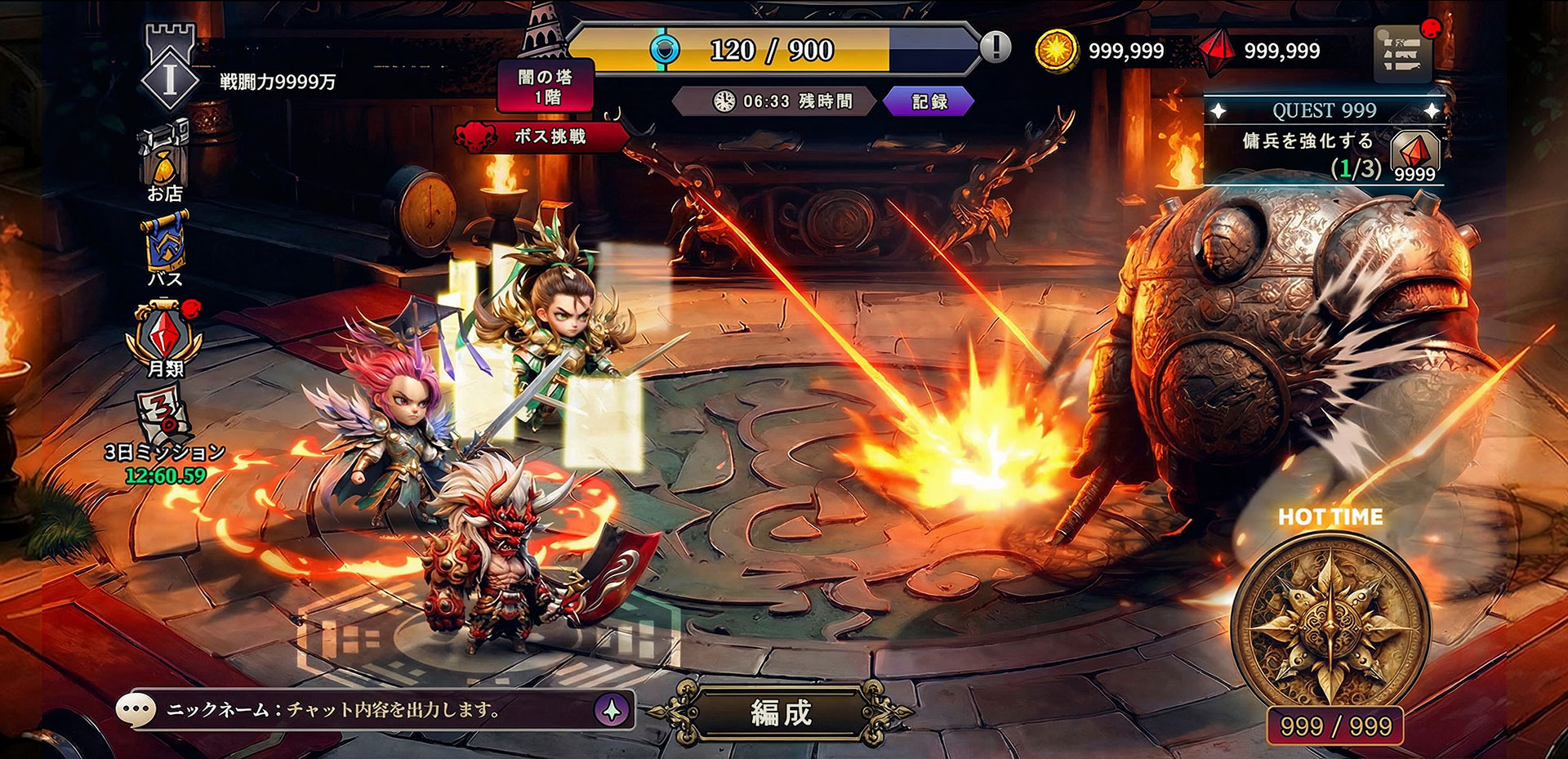
Task: Open the 記録 record button
Action: point(929,102)
